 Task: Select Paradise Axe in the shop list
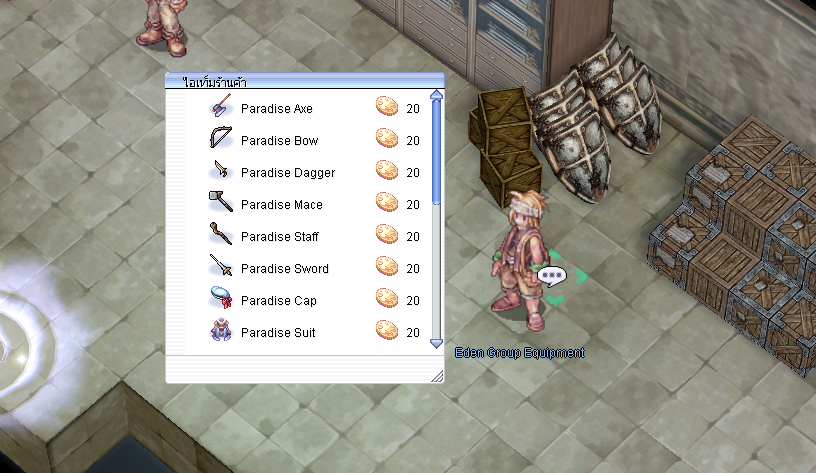277,108
